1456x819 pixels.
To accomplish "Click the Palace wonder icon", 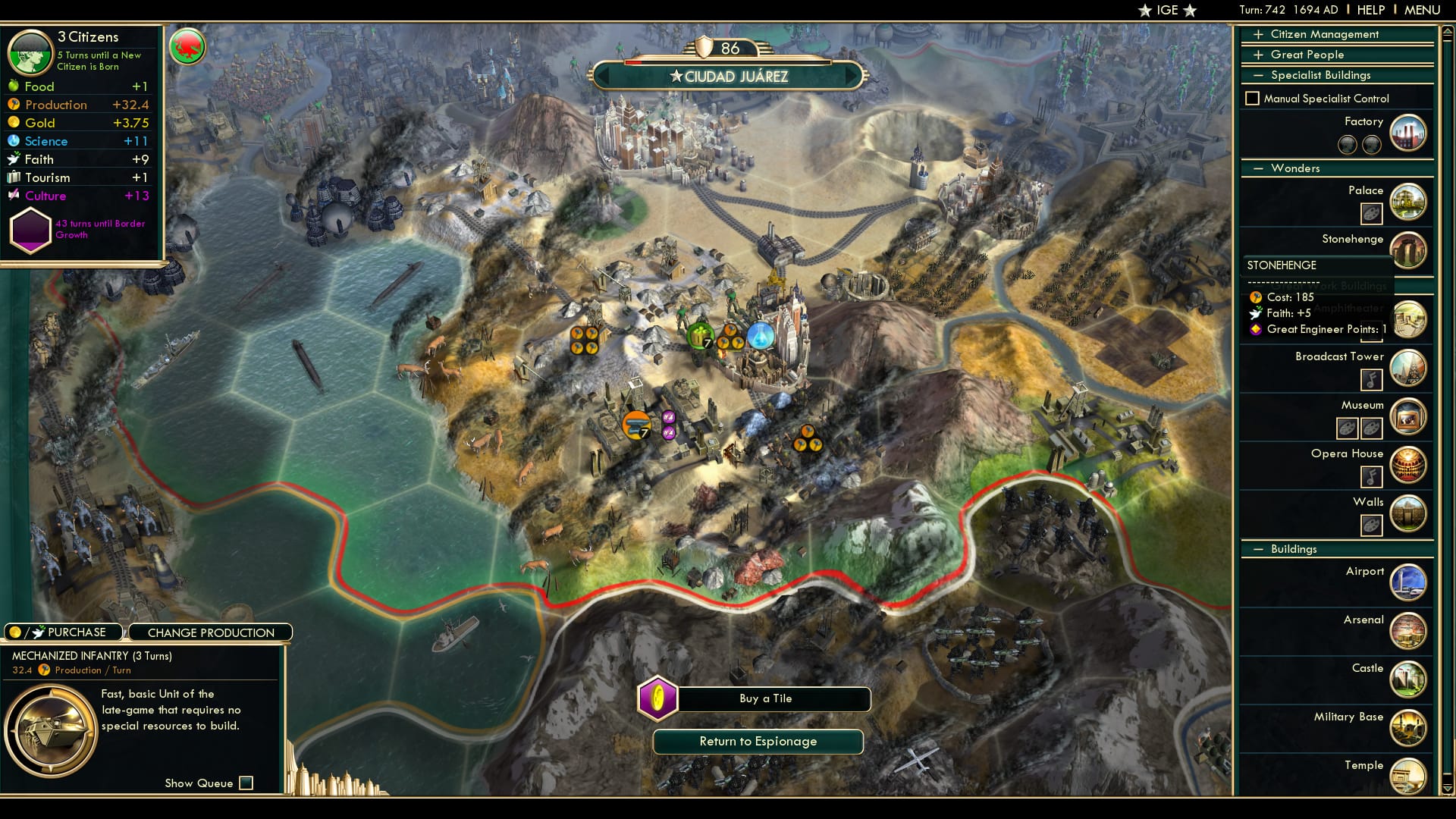I will (x=1409, y=202).
